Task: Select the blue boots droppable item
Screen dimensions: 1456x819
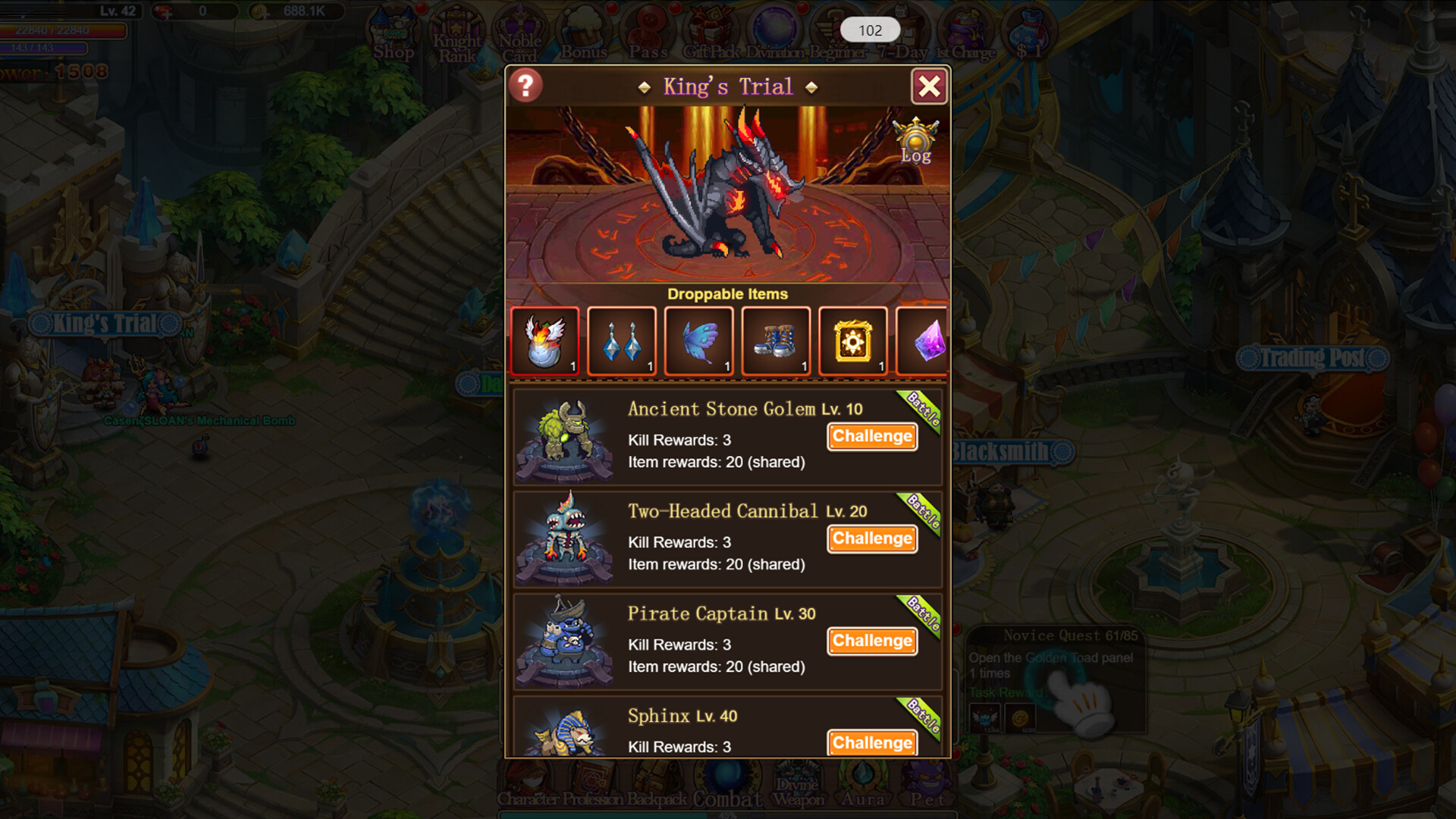Action: [776, 340]
